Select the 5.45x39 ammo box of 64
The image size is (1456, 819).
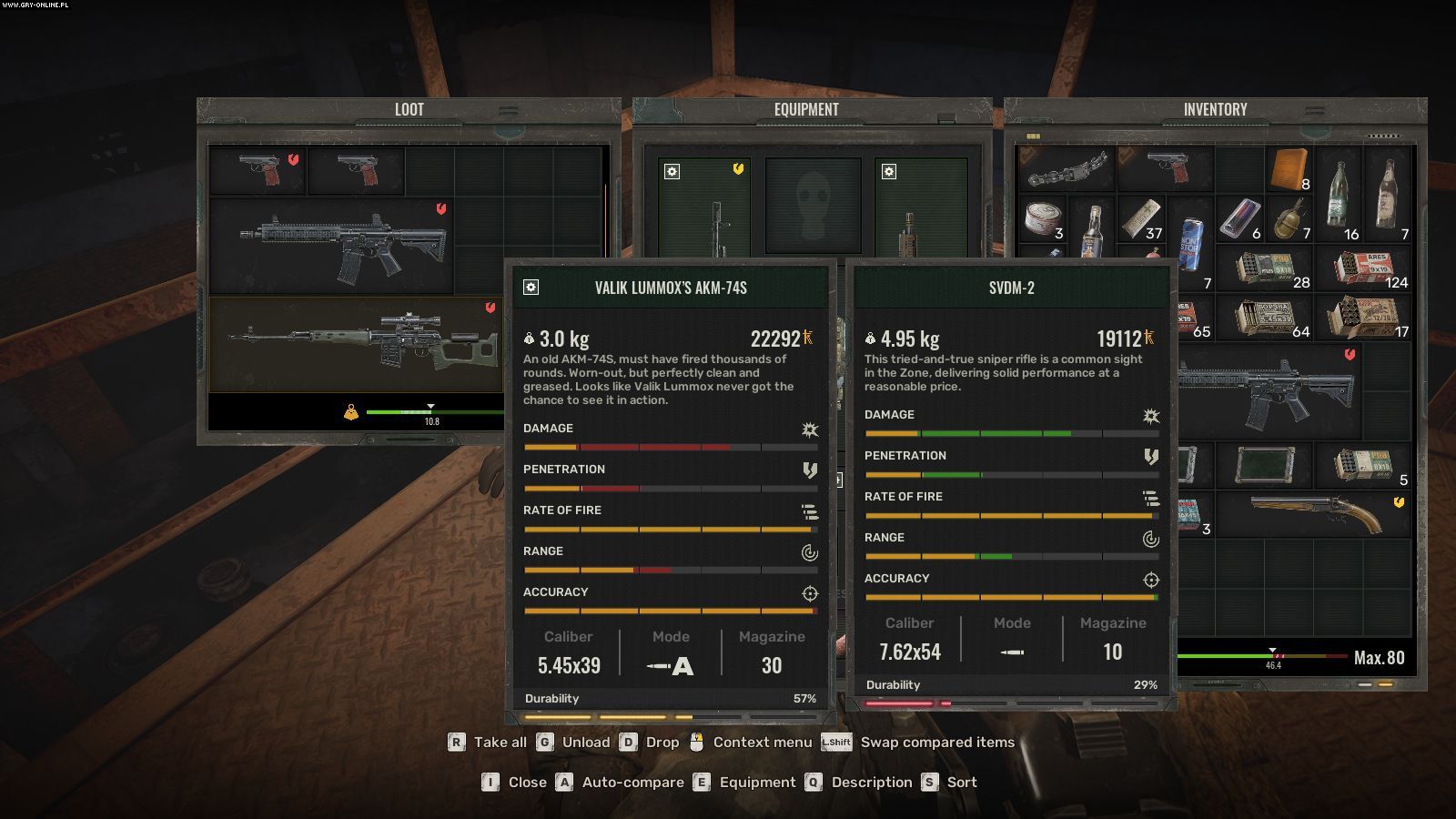pos(1265,318)
